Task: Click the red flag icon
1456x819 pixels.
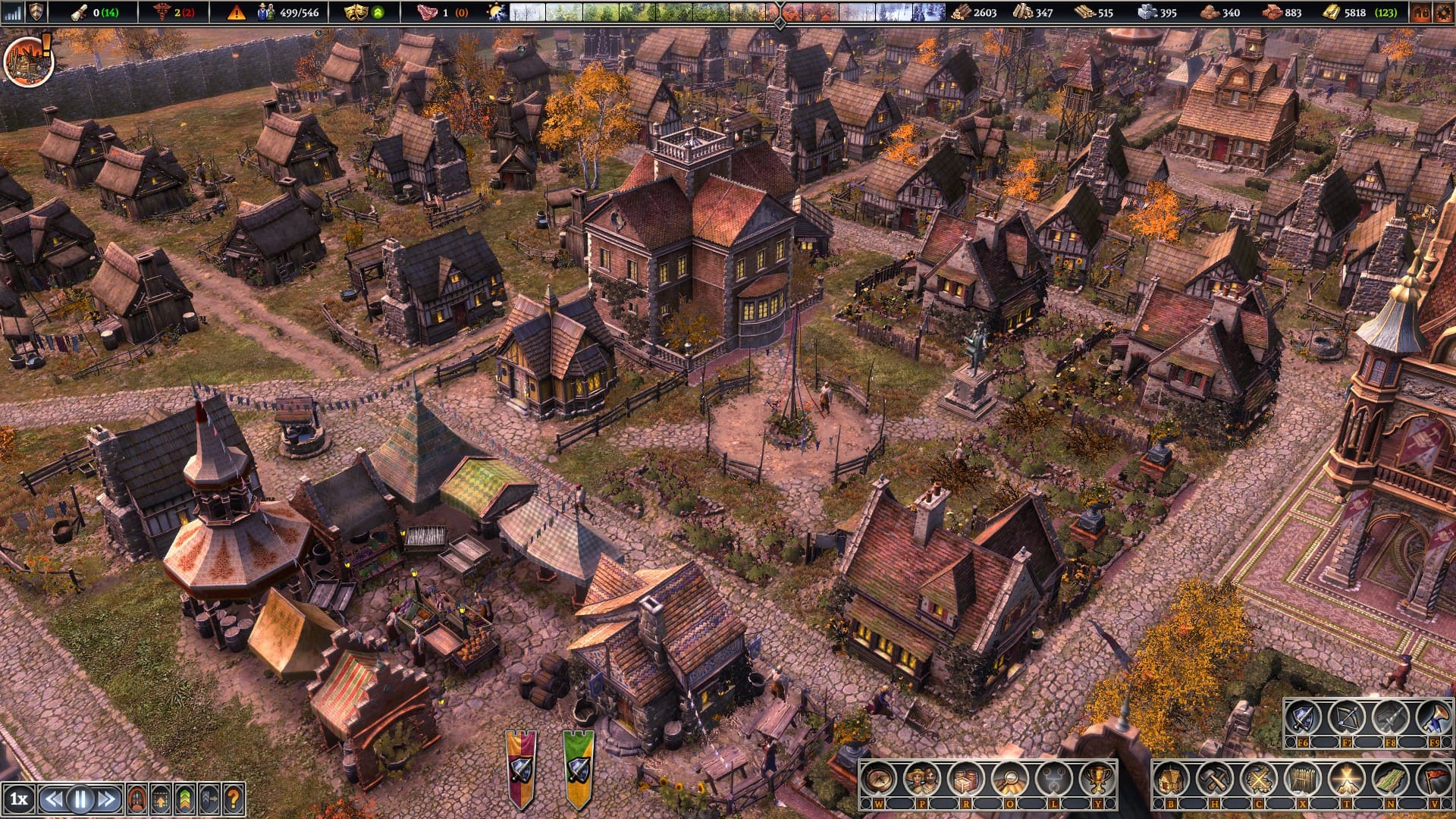Action: (x=1432, y=779)
